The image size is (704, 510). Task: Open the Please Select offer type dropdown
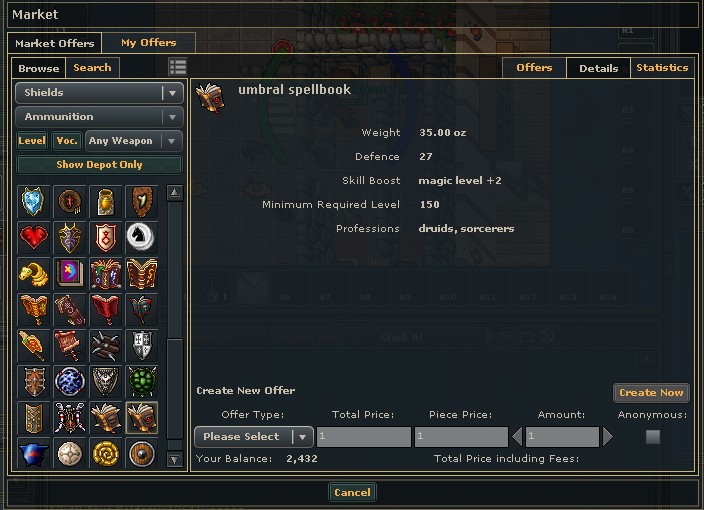click(254, 437)
